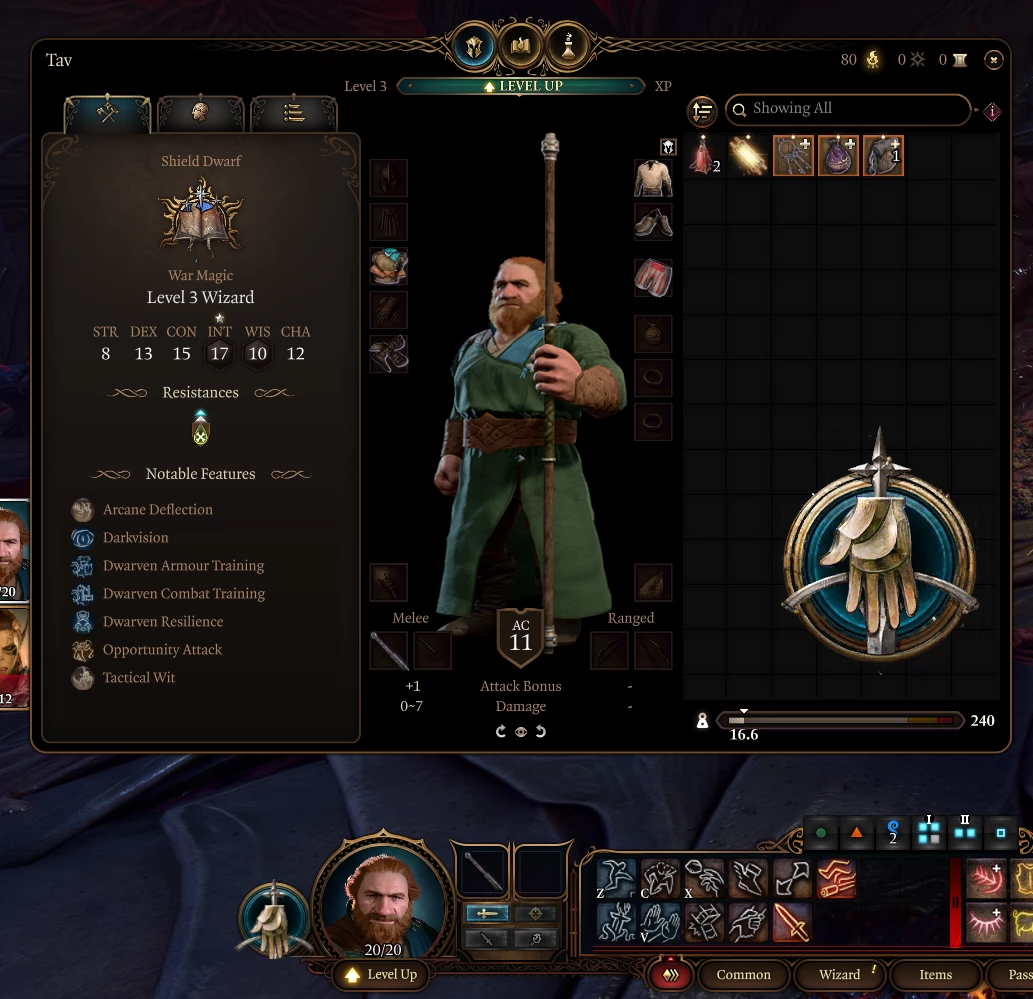Activate the red sword attack action
This screenshot has width=1033, height=999.
tap(792, 921)
